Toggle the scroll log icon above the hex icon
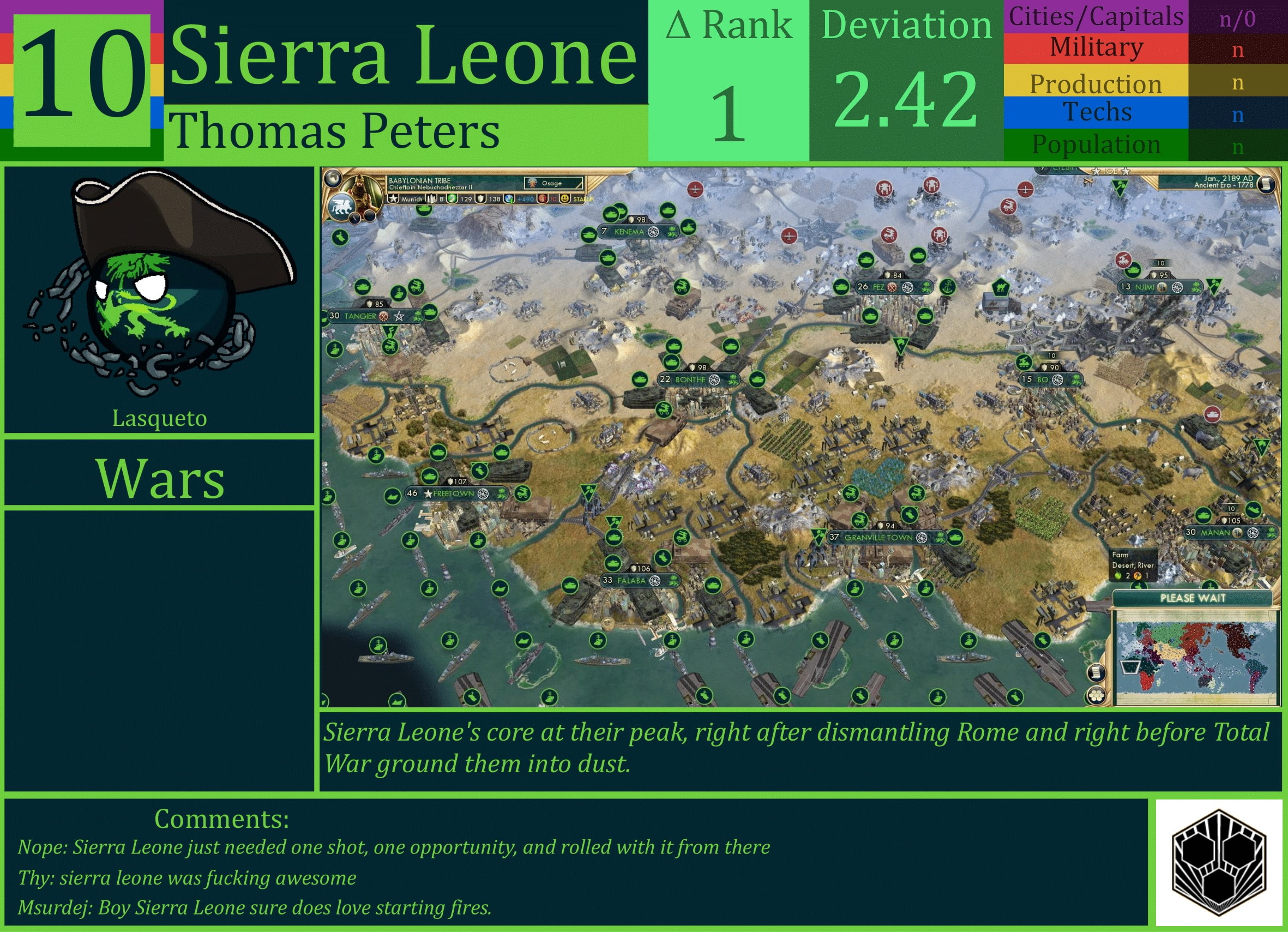1288x932 pixels. click(1096, 673)
